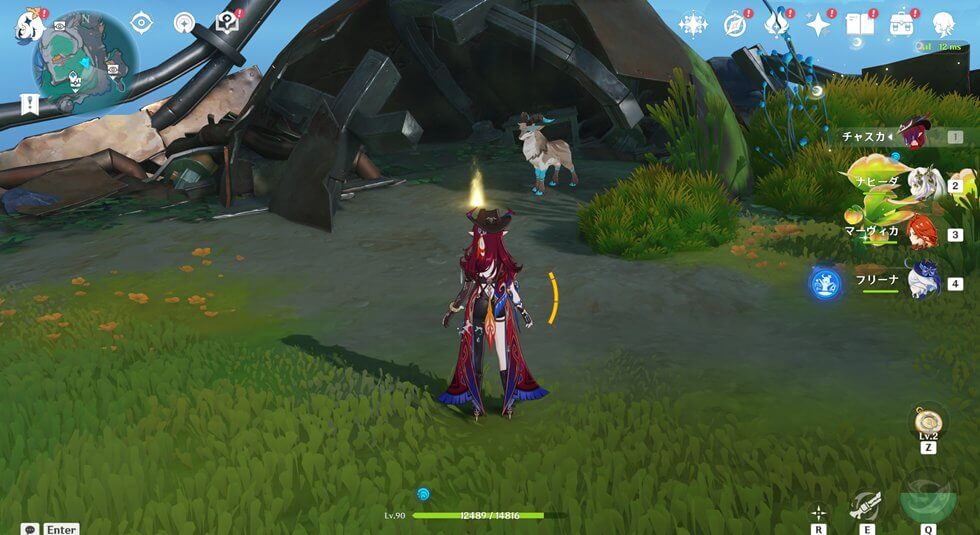Open the compass events icon
The width and height of the screenshot is (980, 535).
735,24
